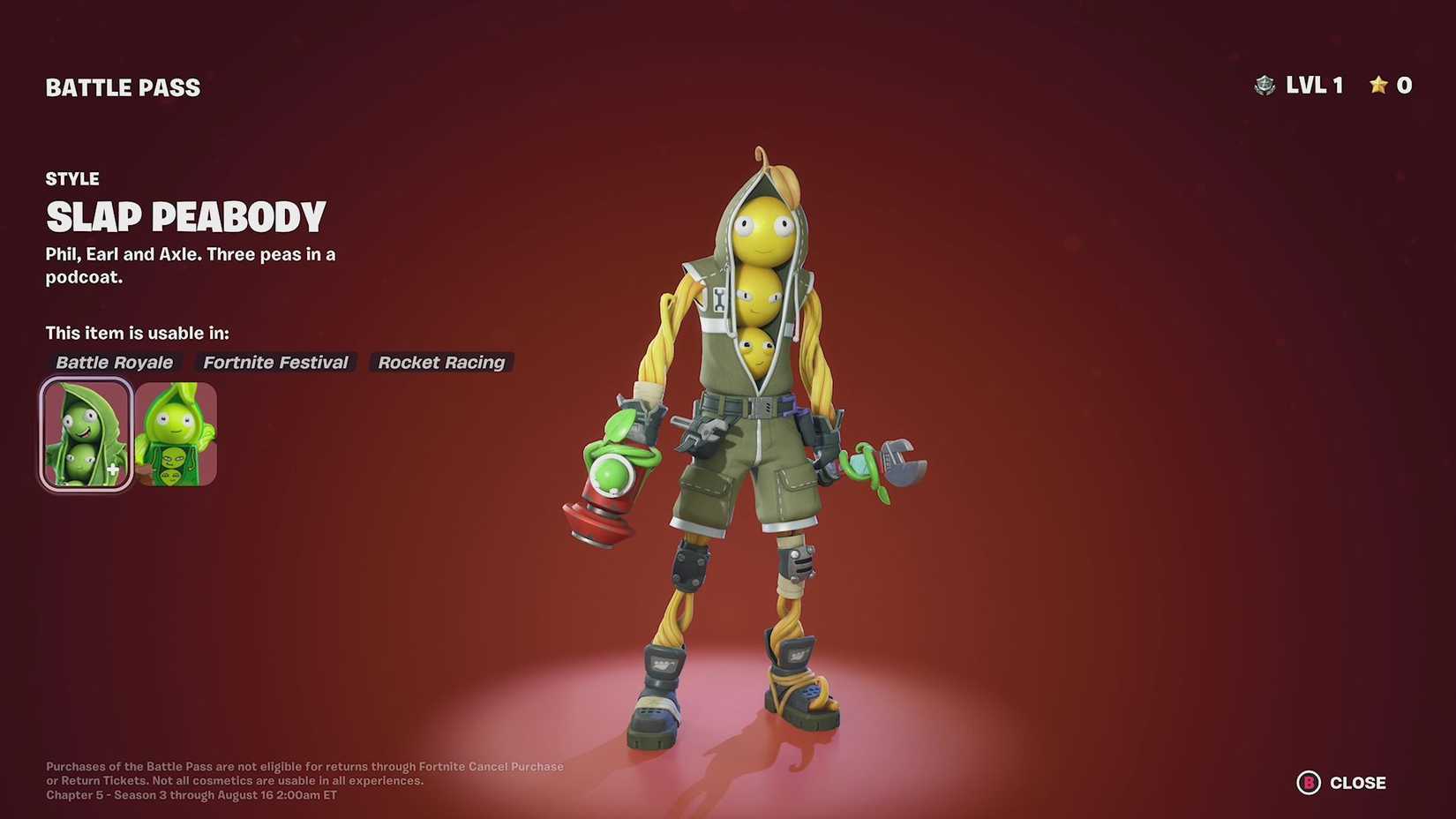Select the shield level badge icon
Viewport: 1456px width, 819px height.
coord(1265,85)
